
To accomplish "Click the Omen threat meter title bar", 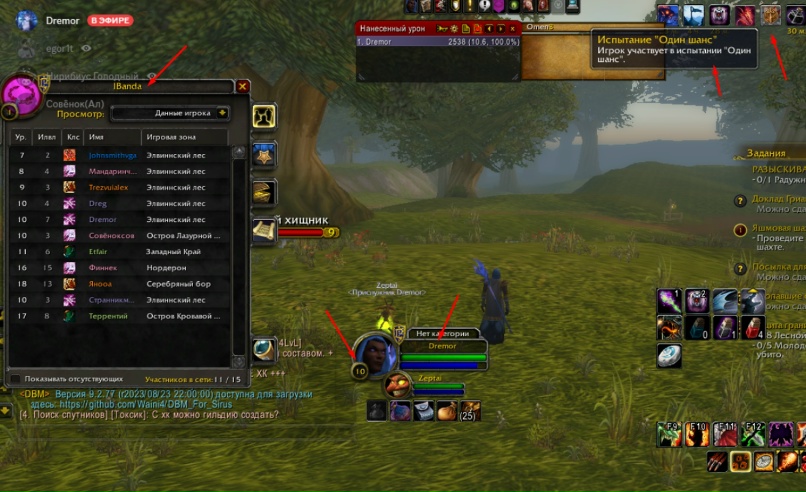I will (x=558, y=28).
